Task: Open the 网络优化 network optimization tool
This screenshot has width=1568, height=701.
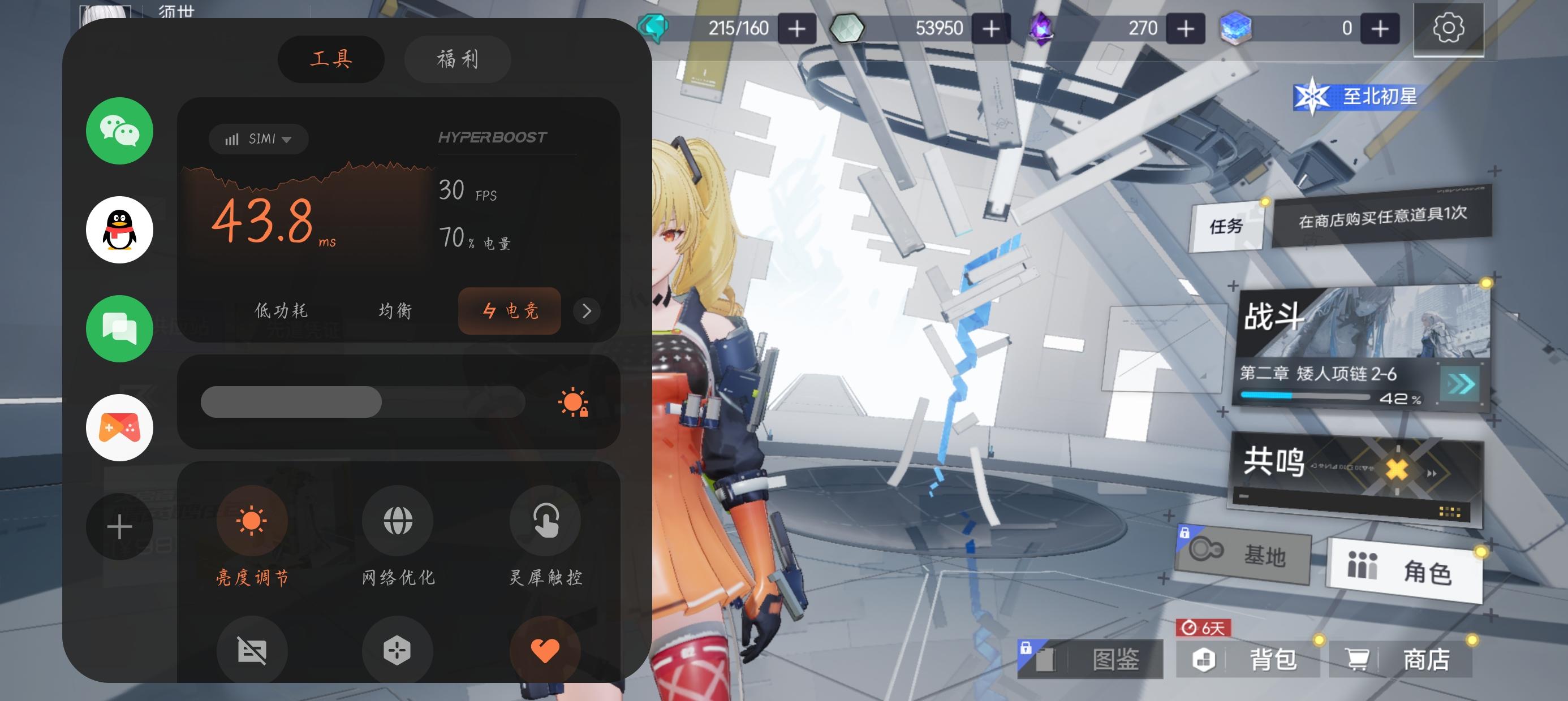Action: click(x=397, y=520)
